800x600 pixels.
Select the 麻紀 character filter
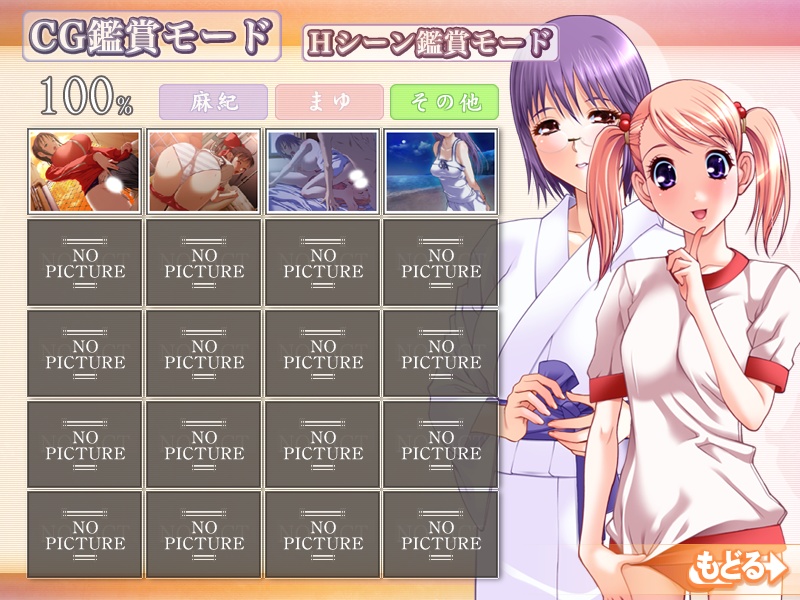[213, 103]
